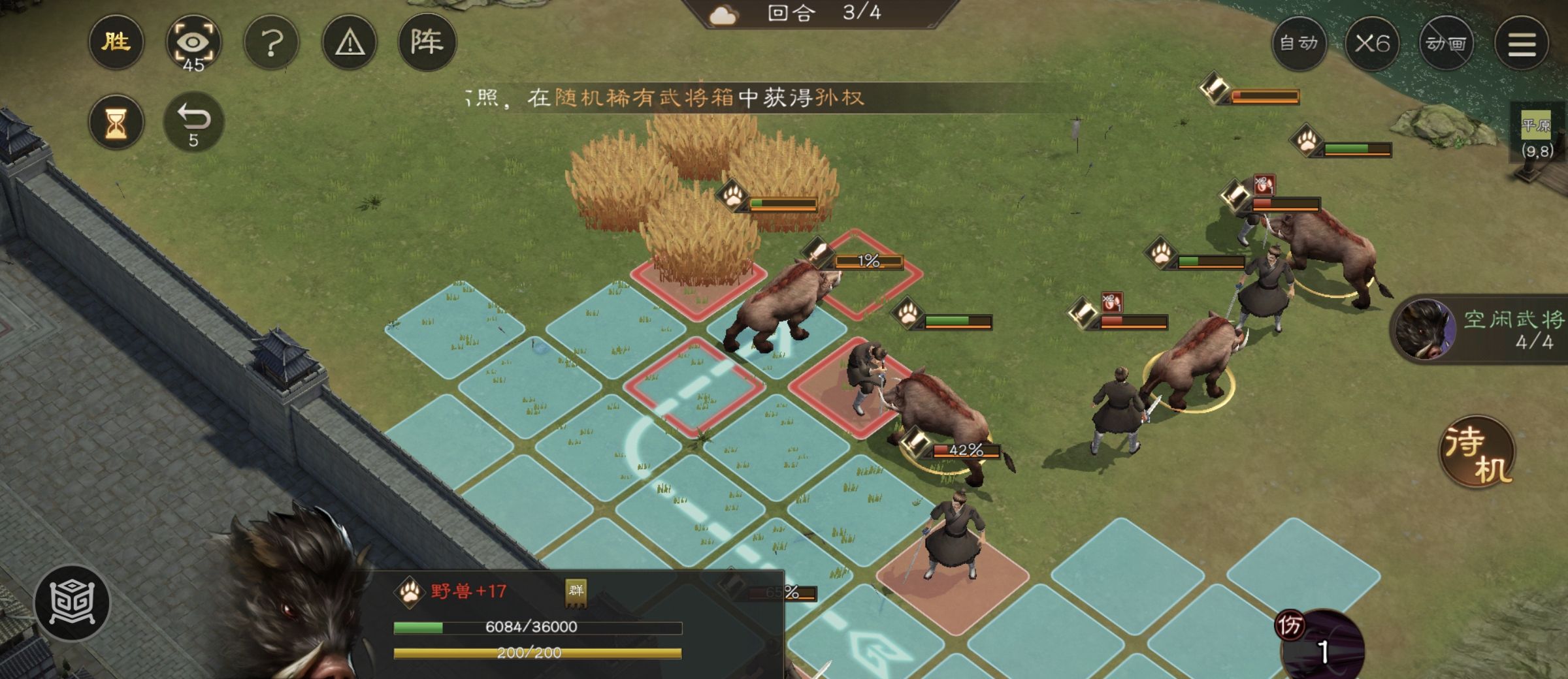Select the red-outlined tile on the dashed path
1568x679 pixels.
(694, 385)
